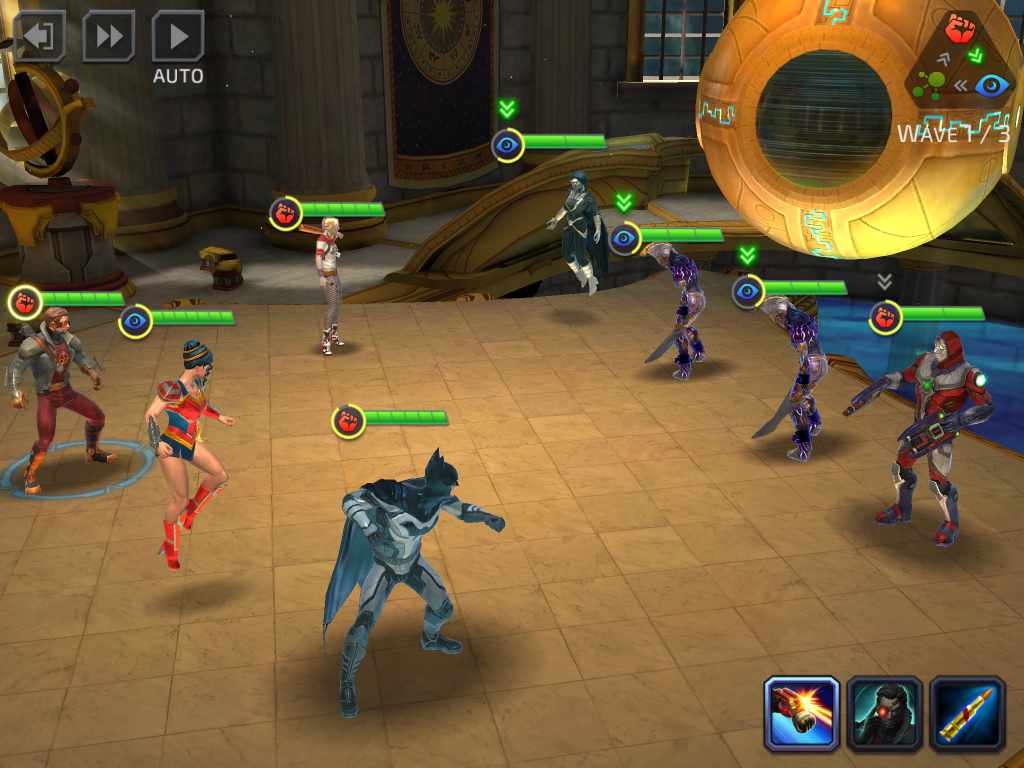Toggle the fast-forward battle speed
The width and height of the screenshot is (1024, 768).
click(108, 37)
